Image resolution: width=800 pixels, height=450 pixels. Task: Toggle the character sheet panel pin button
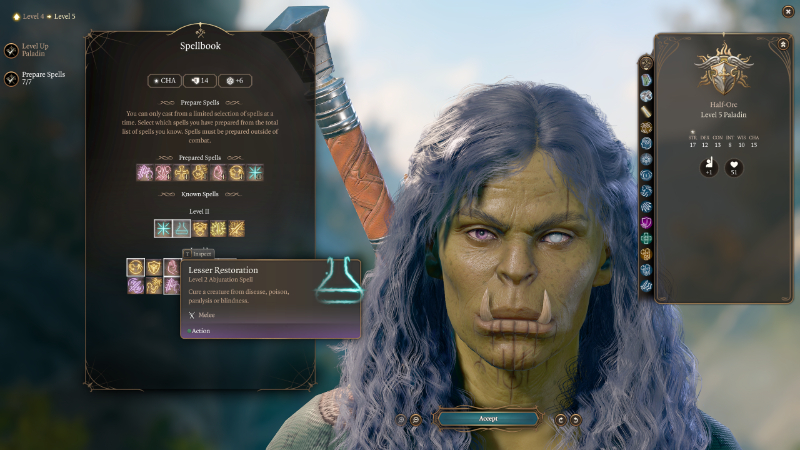(781, 44)
